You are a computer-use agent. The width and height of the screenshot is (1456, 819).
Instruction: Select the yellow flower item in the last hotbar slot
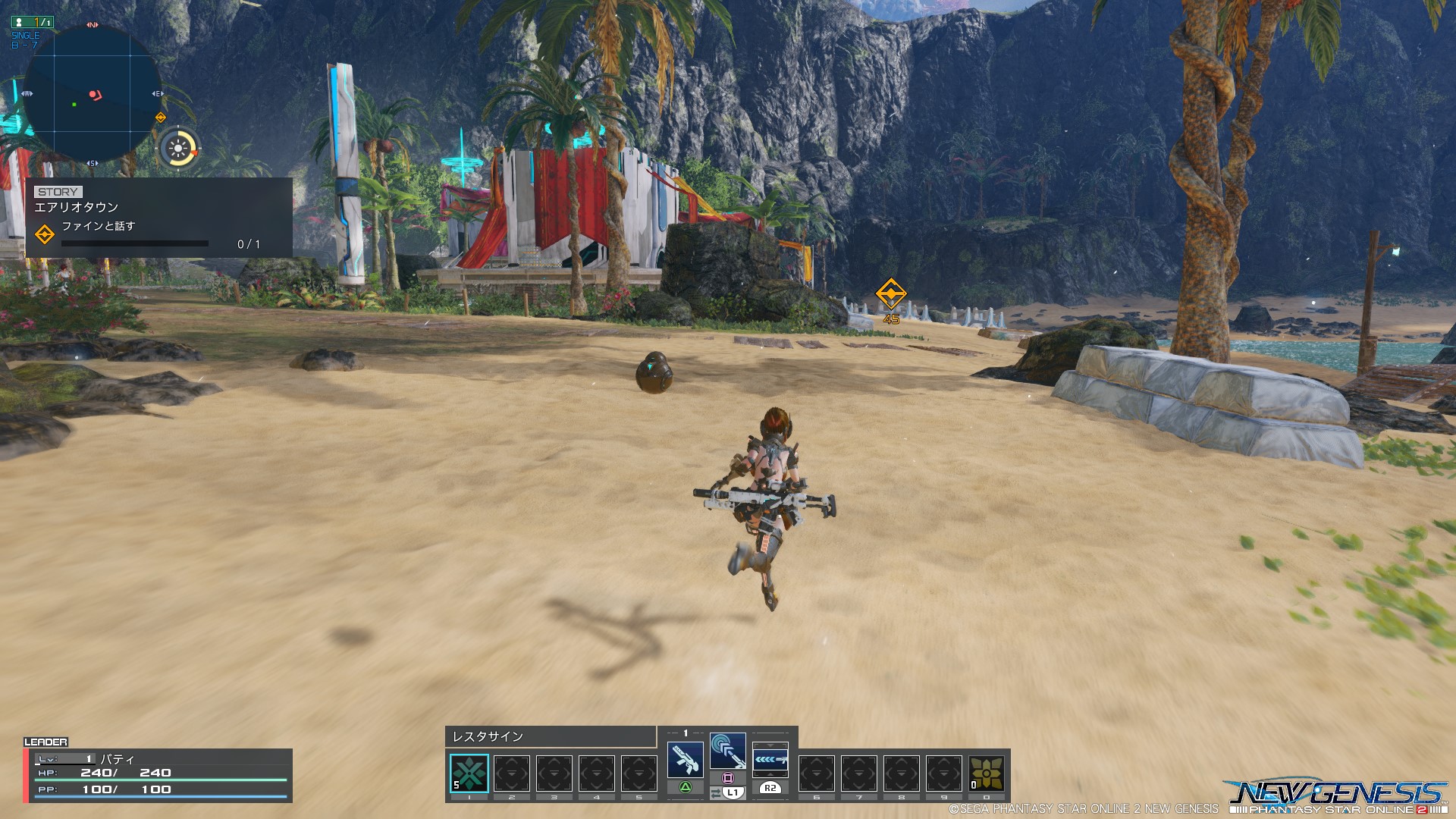[x=987, y=773]
